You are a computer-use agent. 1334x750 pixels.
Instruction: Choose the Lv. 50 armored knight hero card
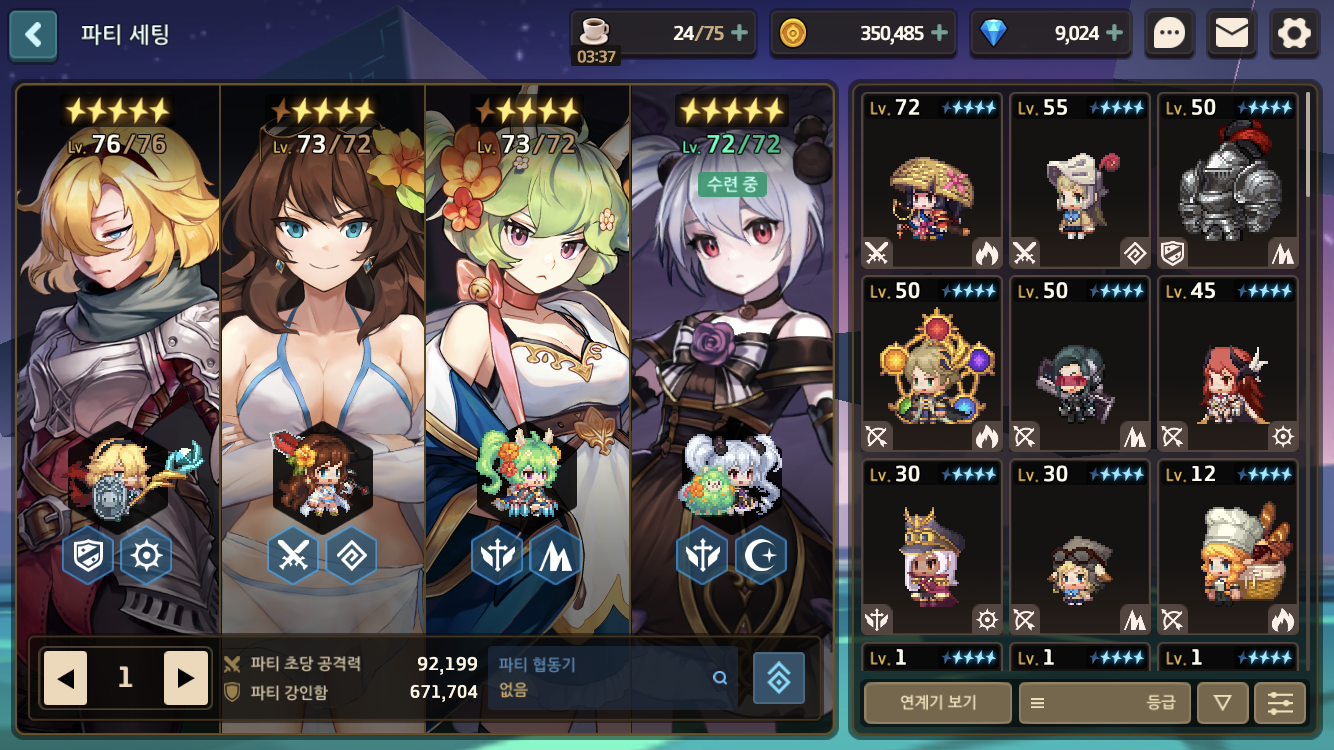coord(1228,181)
